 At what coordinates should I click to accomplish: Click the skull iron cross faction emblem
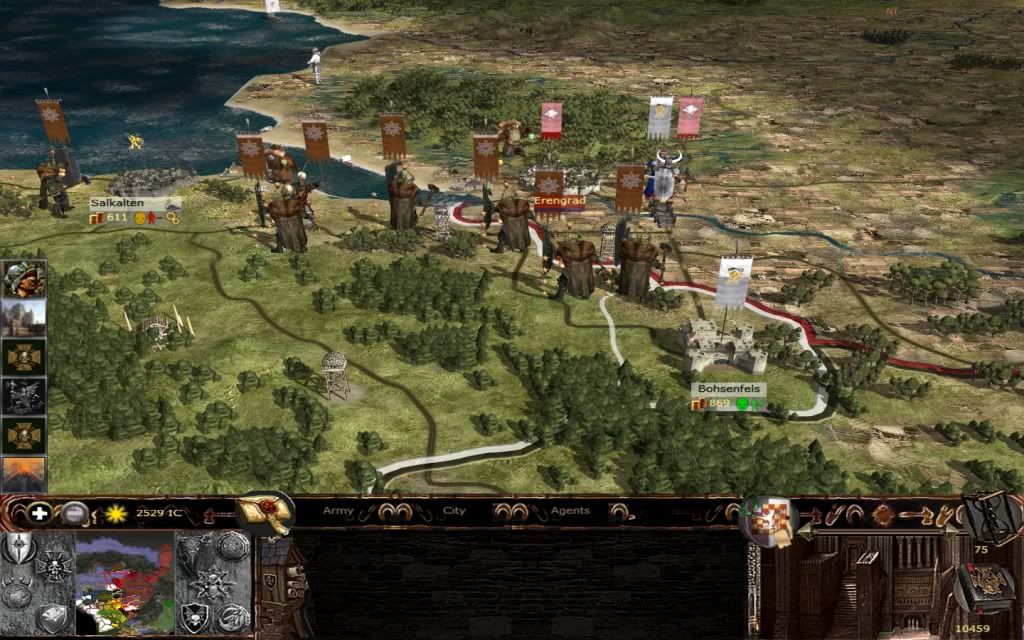(52, 566)
